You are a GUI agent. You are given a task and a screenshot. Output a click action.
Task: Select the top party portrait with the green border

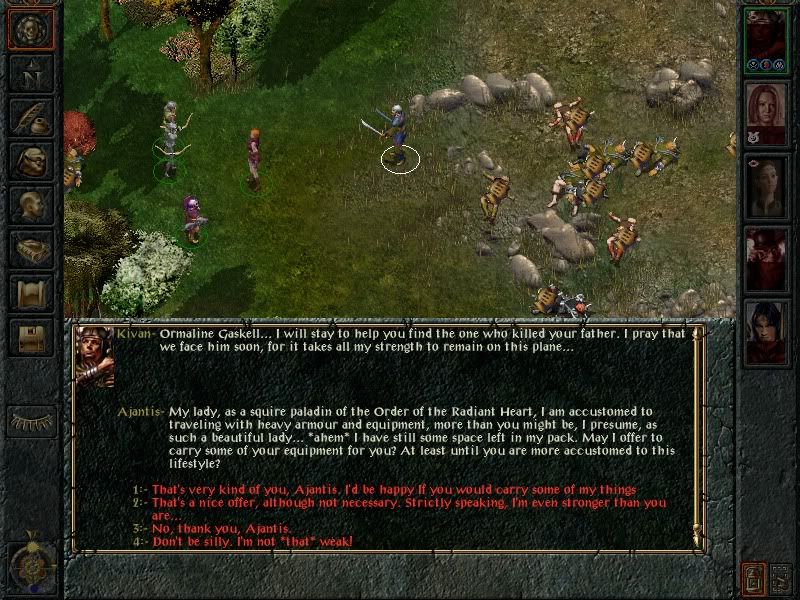767,37
